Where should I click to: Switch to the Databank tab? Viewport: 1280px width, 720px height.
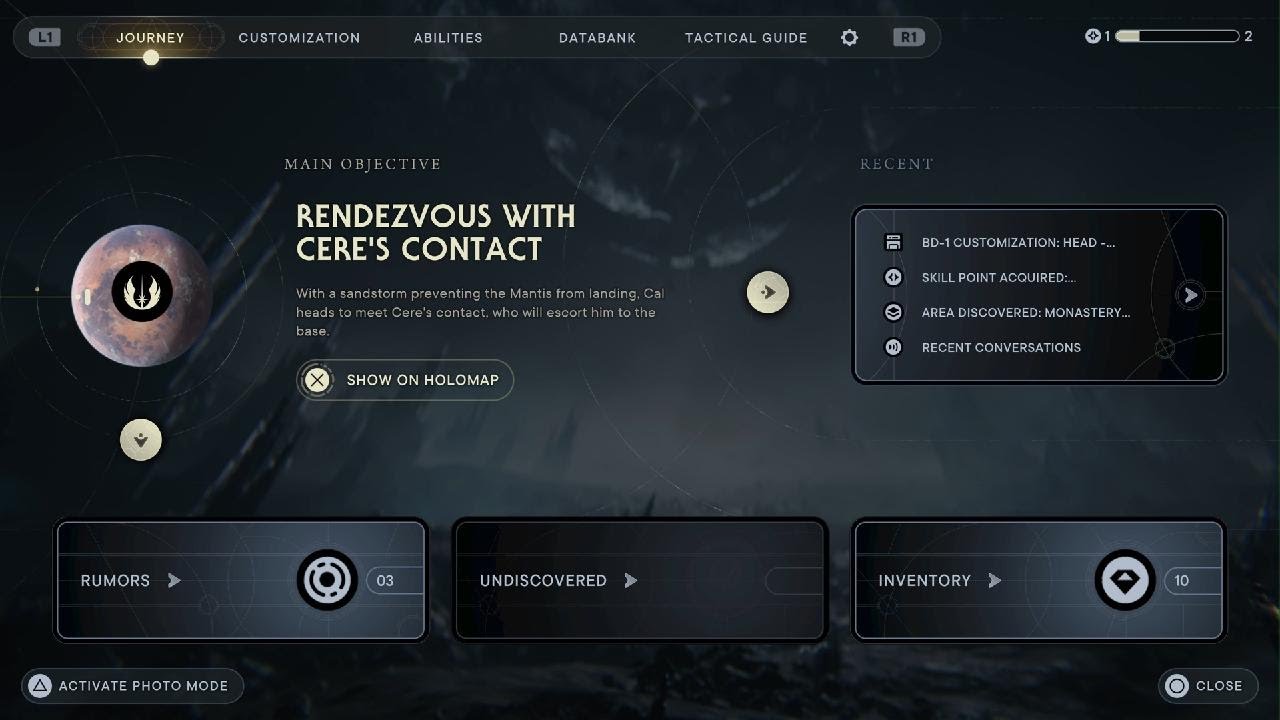tap(597, 37)
